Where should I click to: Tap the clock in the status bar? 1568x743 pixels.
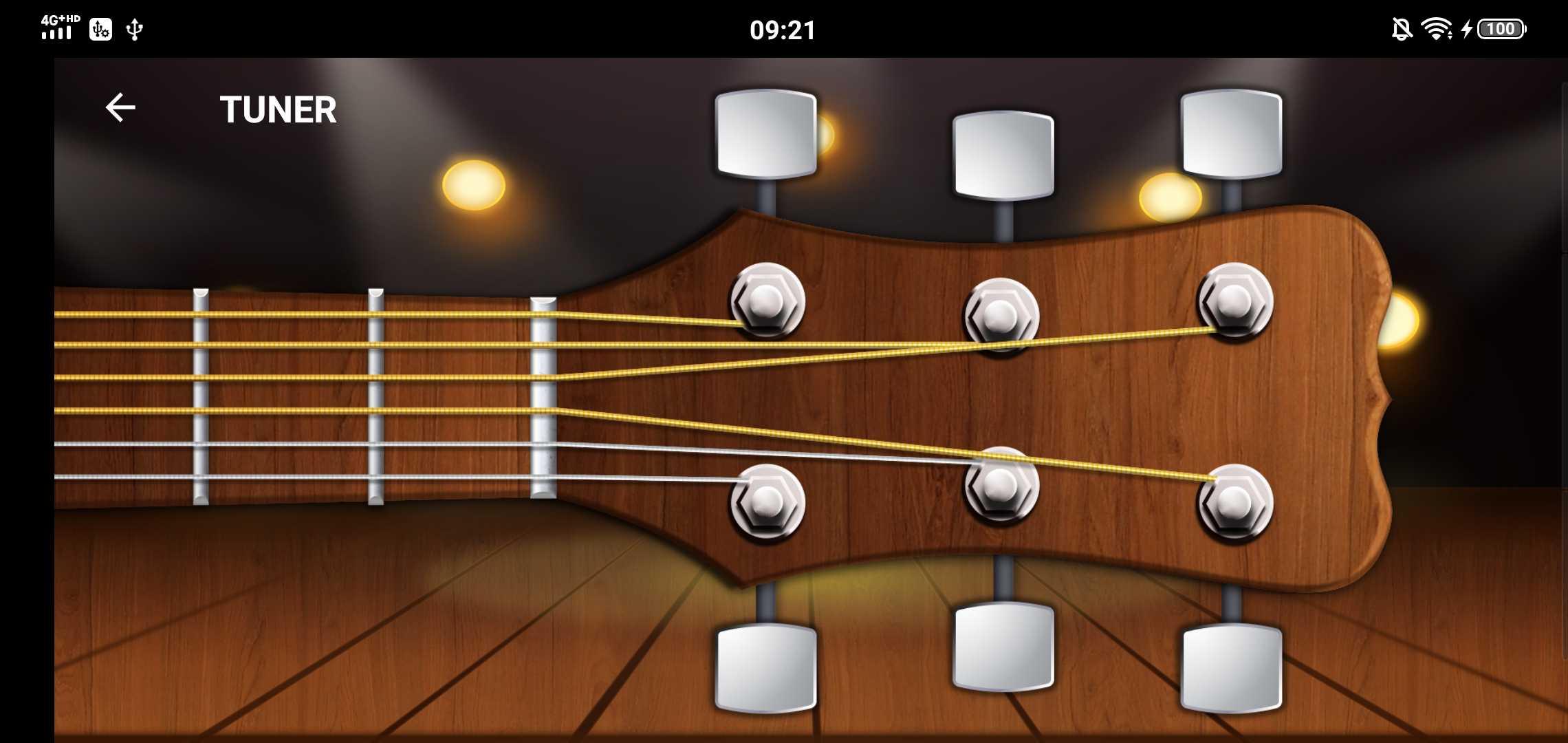[x=783, y=29]
